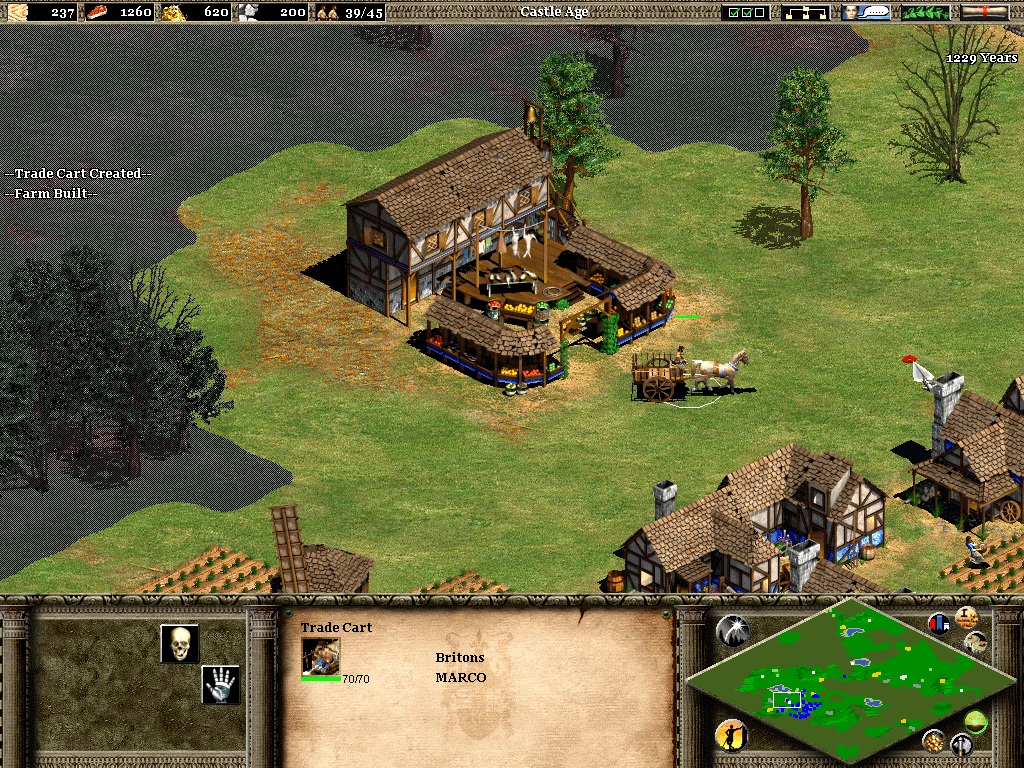Open the objectives checklist button
This screenshot has height=768, width=1024.
pos(746,13)
